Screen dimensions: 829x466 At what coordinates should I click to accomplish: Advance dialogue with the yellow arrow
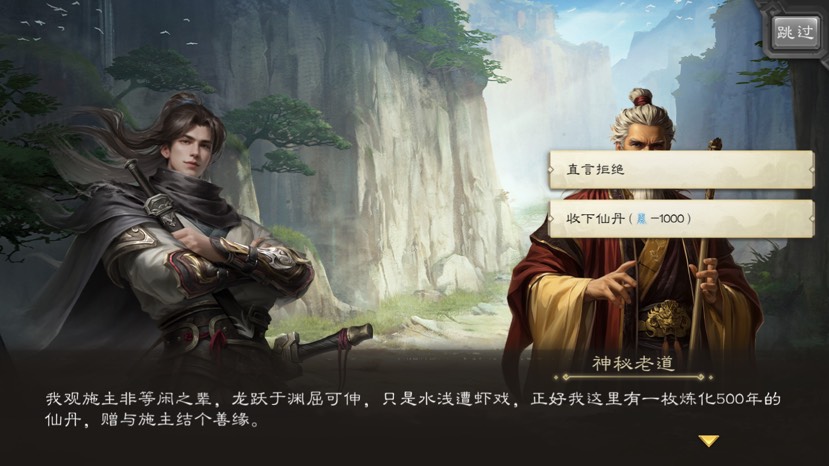point(708,440)
